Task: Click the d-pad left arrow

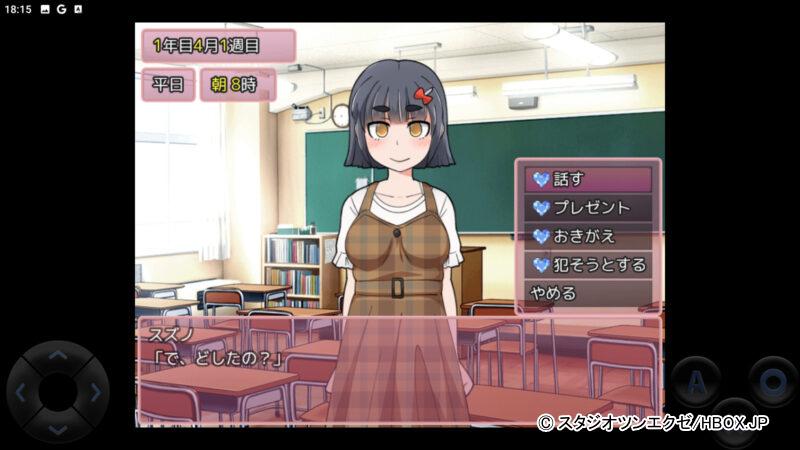Action: 22,392
